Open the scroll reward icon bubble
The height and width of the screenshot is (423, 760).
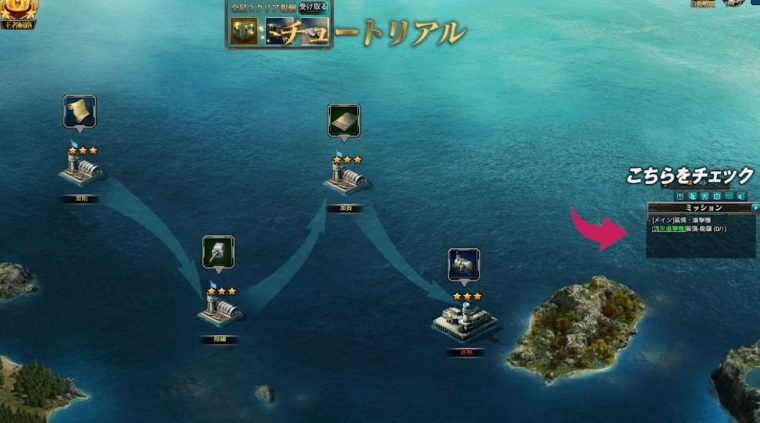coord(79,111)
